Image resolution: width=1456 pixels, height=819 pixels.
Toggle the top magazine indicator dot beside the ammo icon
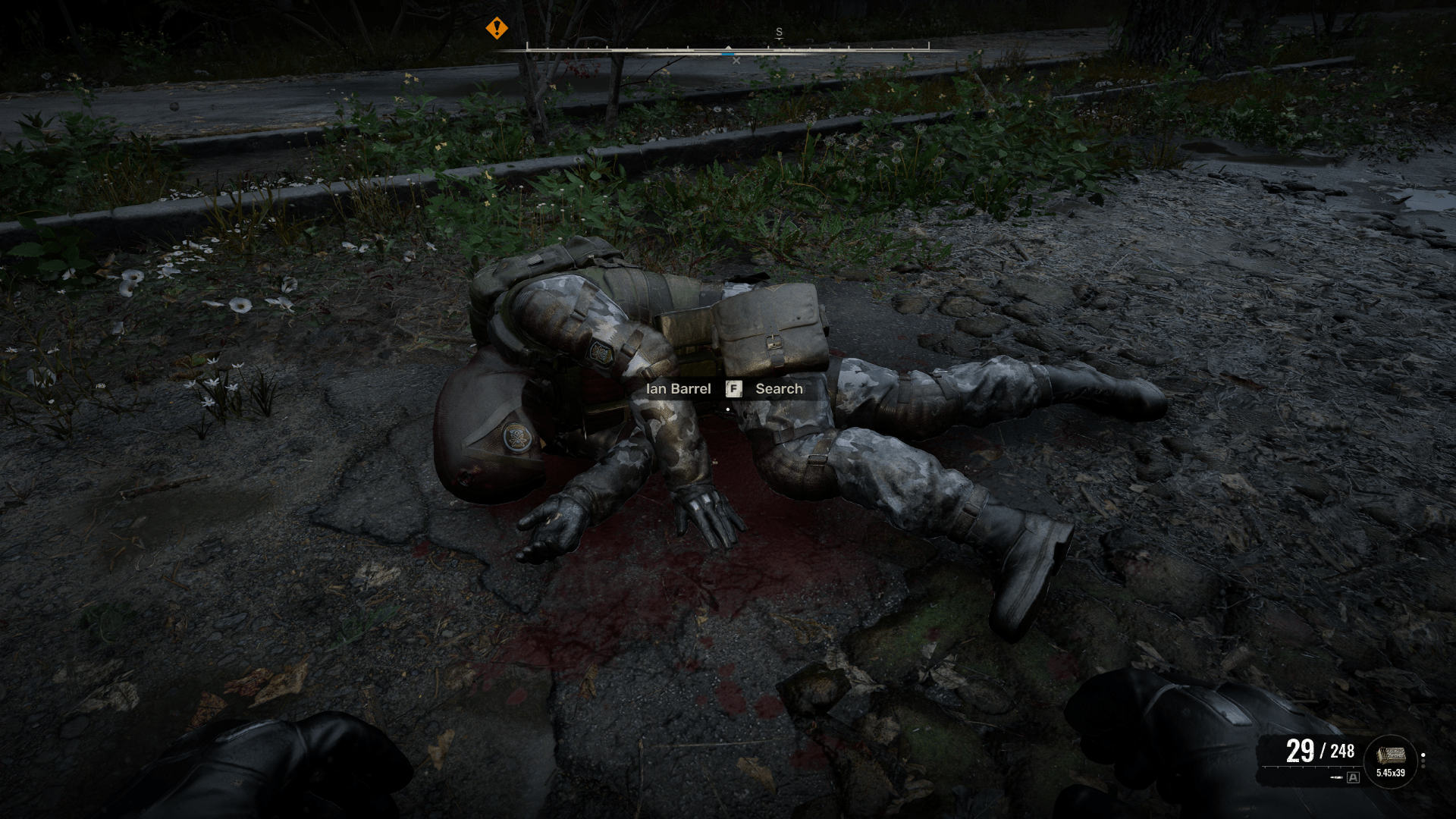coord(1423,755)
